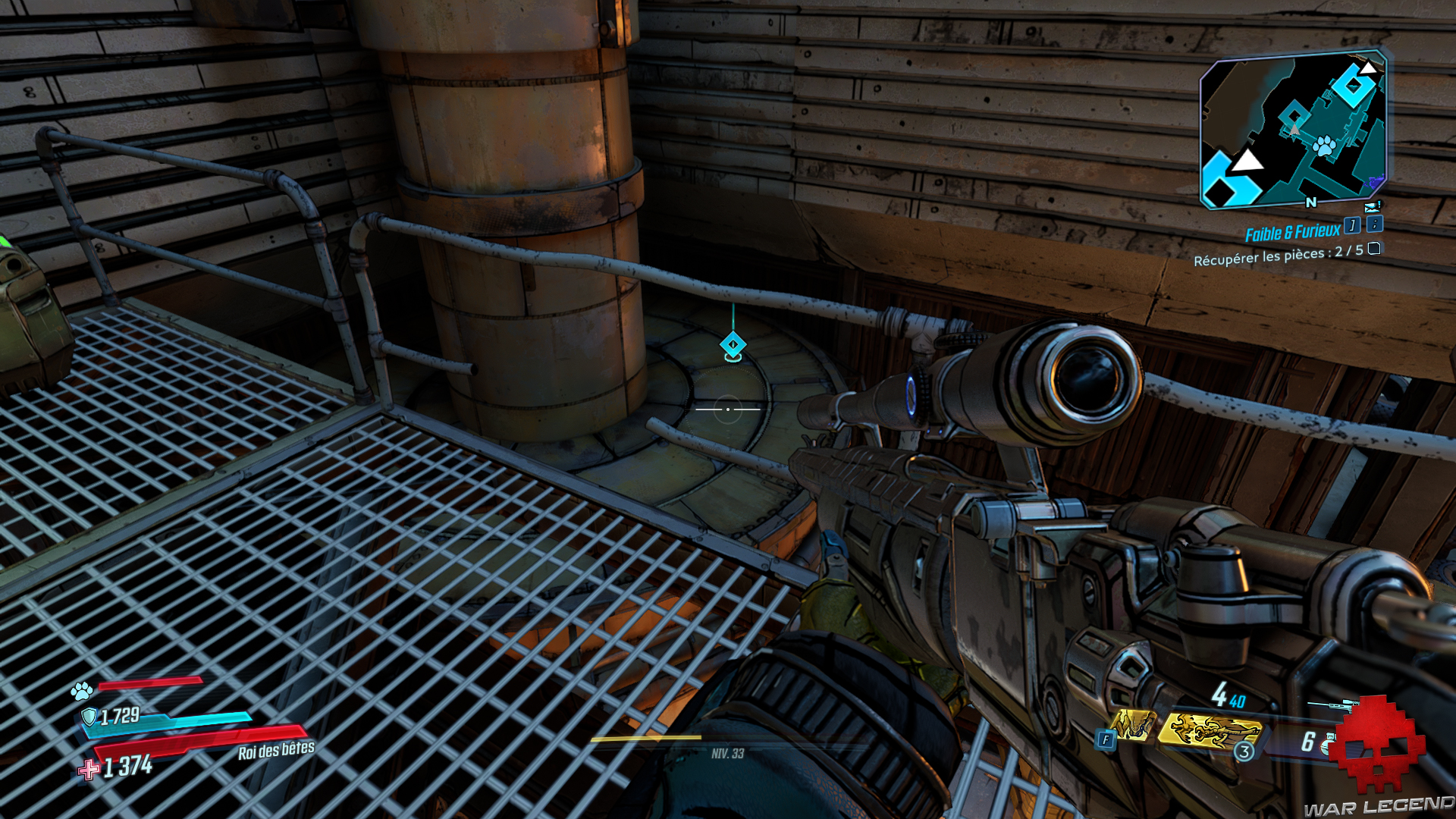This screenshot has width=1456, height=819.
Task: Expand mission details with the J key prompt
Action: coord(1352,226)
